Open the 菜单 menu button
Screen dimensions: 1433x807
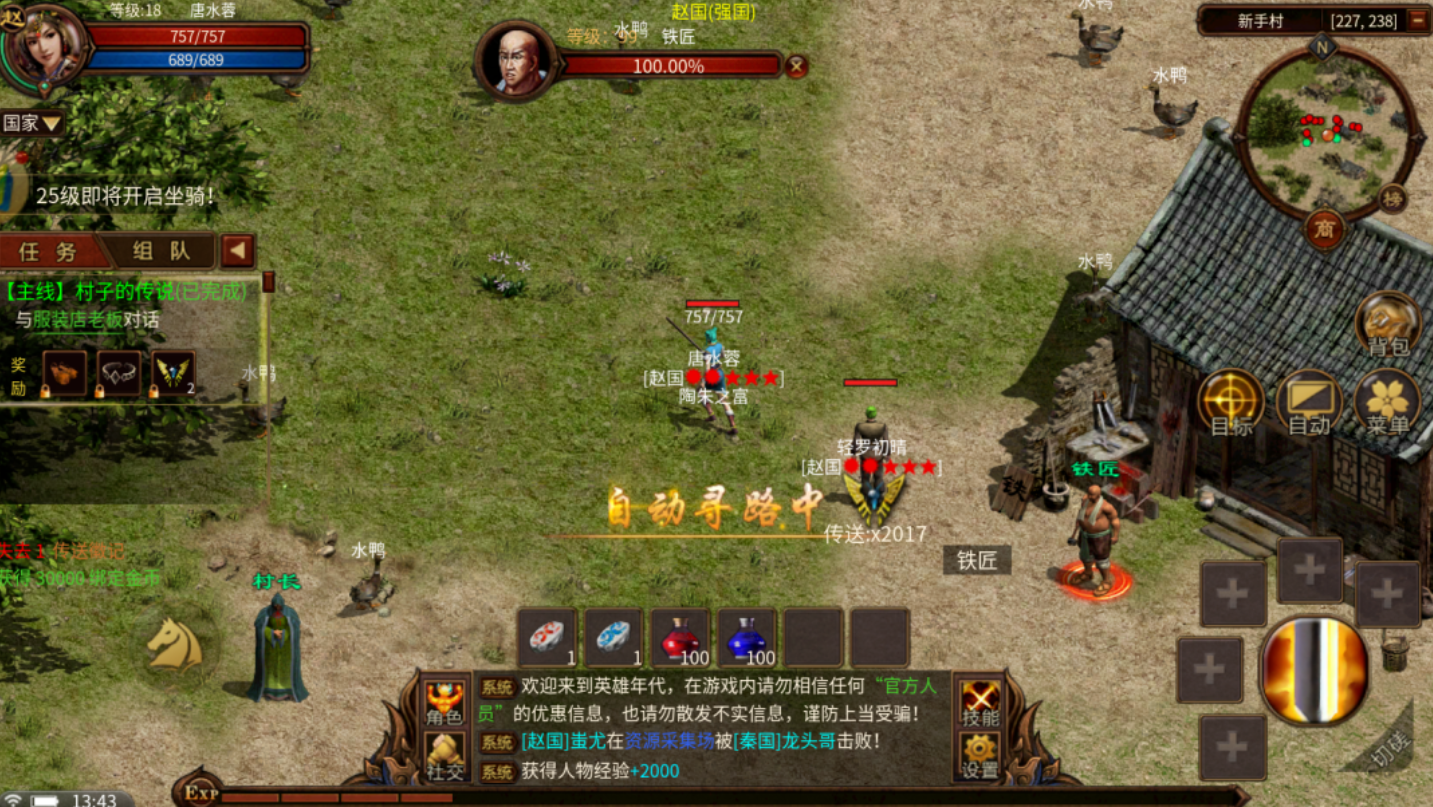point(1388,402)
